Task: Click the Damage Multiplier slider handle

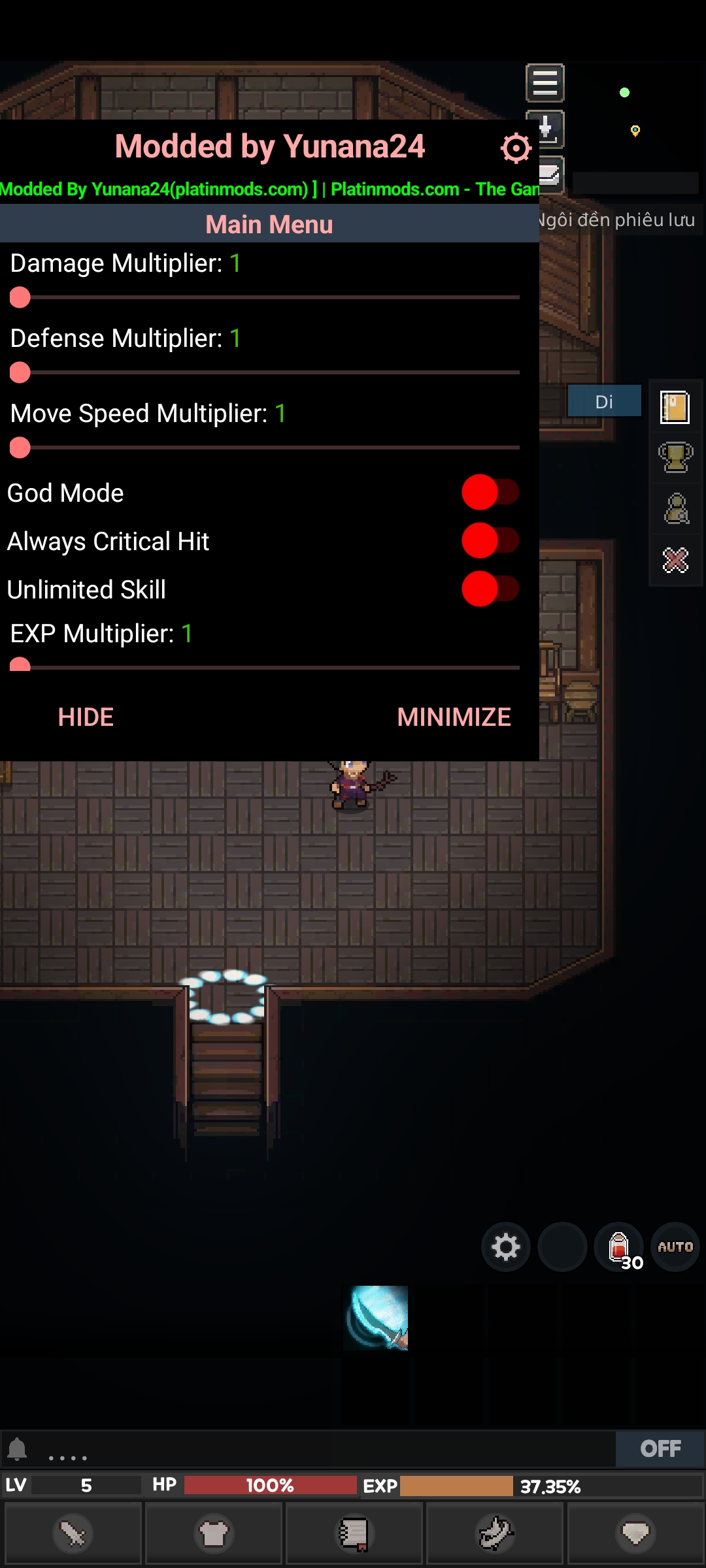Action: pyautogui.click(x=20, y=298)
